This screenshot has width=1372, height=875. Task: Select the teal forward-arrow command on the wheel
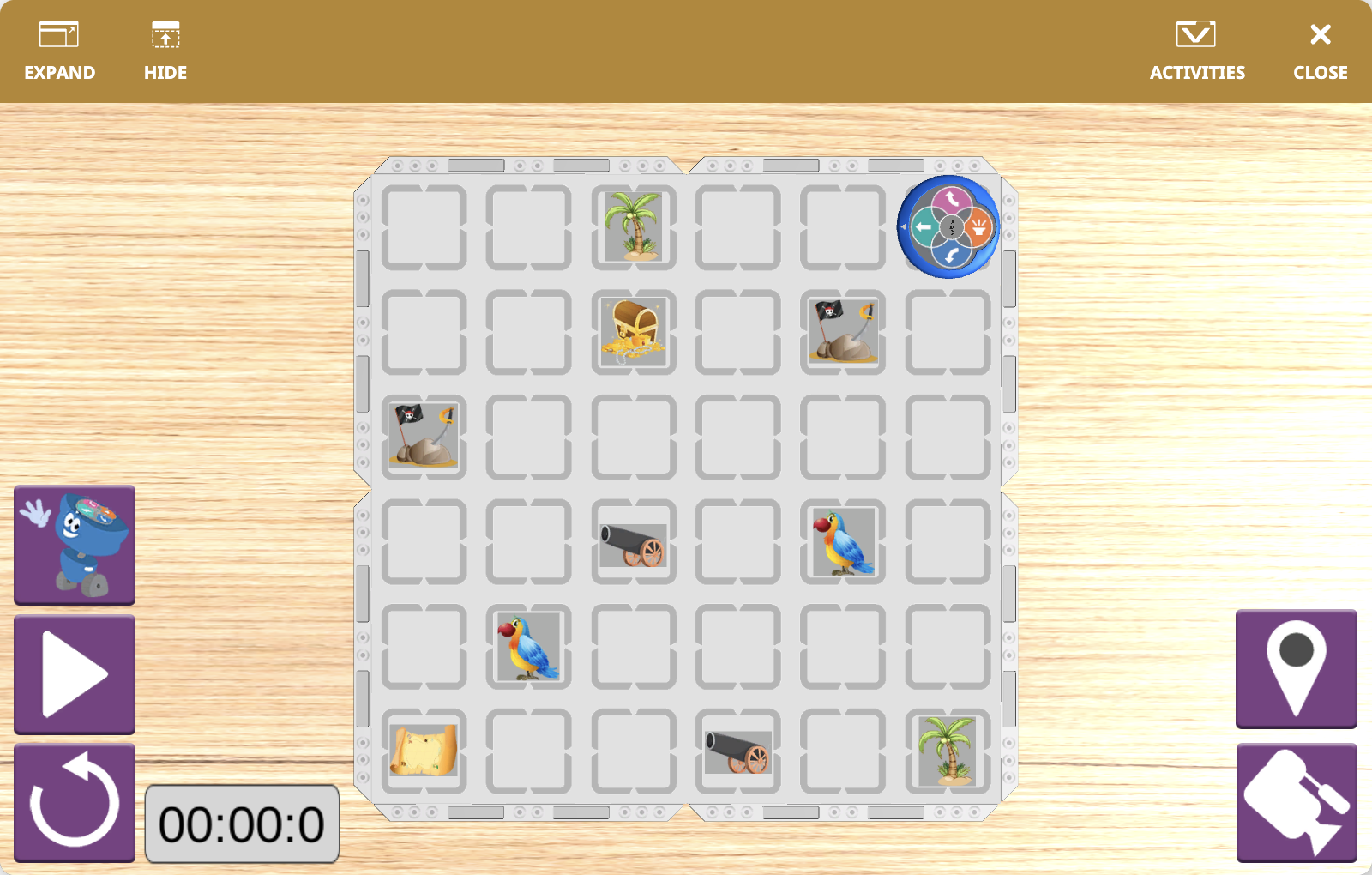[922, 228]
